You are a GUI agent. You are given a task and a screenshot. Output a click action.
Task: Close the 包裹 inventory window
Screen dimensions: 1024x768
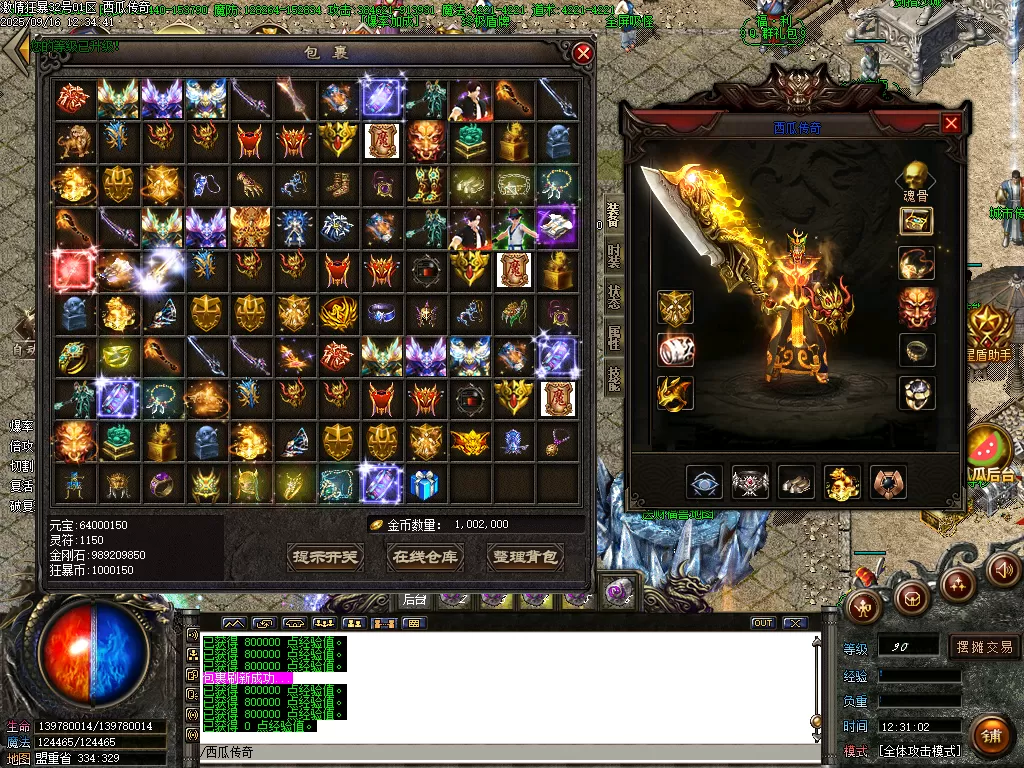point(583,53)
